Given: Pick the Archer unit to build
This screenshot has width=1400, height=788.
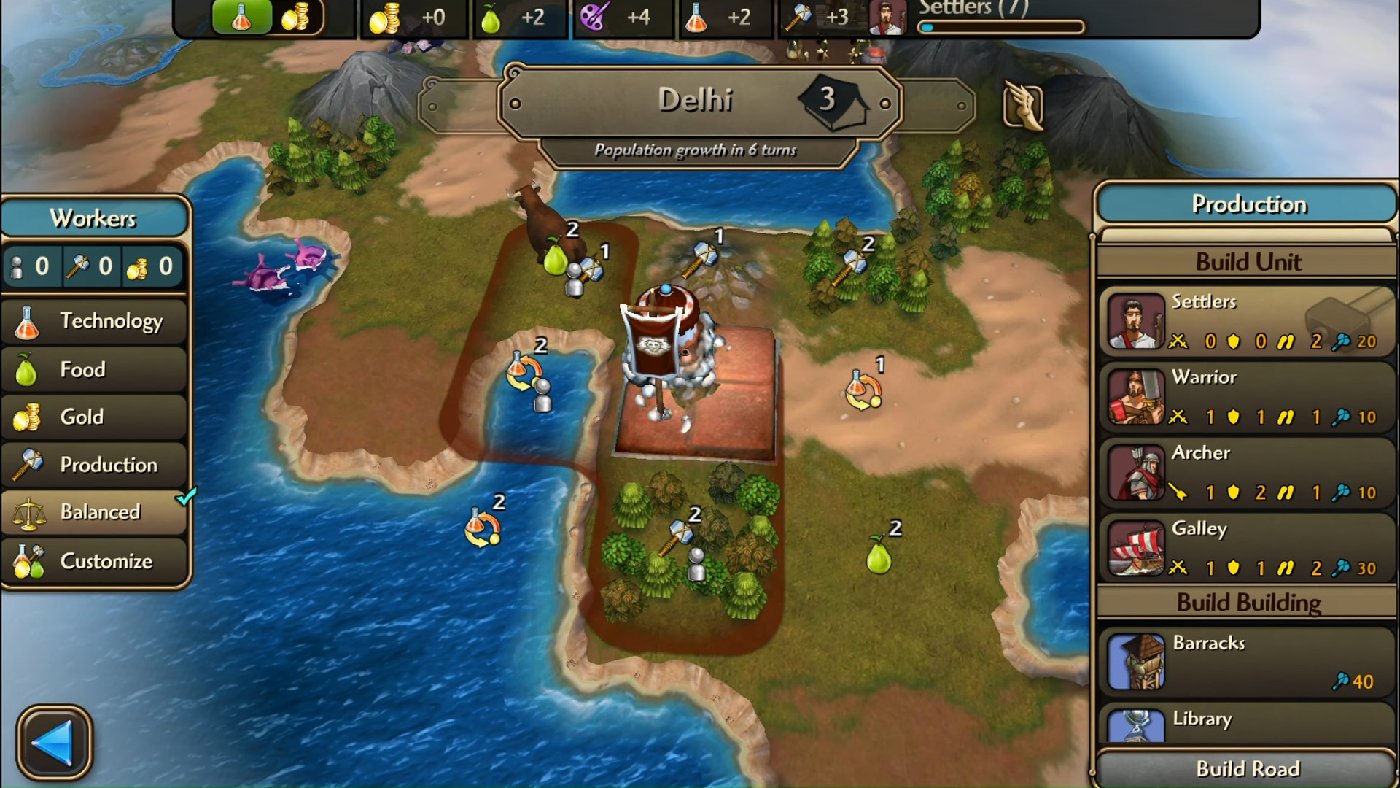Looking at the screenshot, I should pos(1136,473).
